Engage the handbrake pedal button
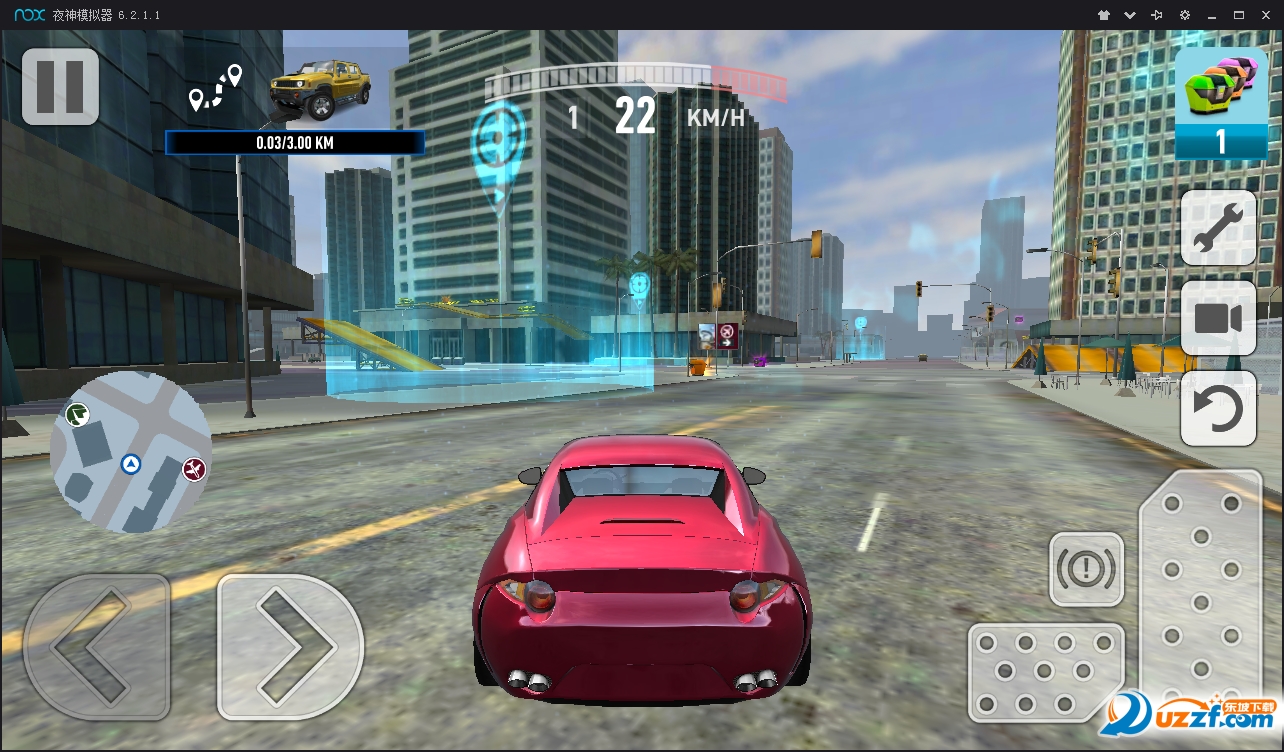The width and height of the screenshot is (1284, 752). [1086, 570]
